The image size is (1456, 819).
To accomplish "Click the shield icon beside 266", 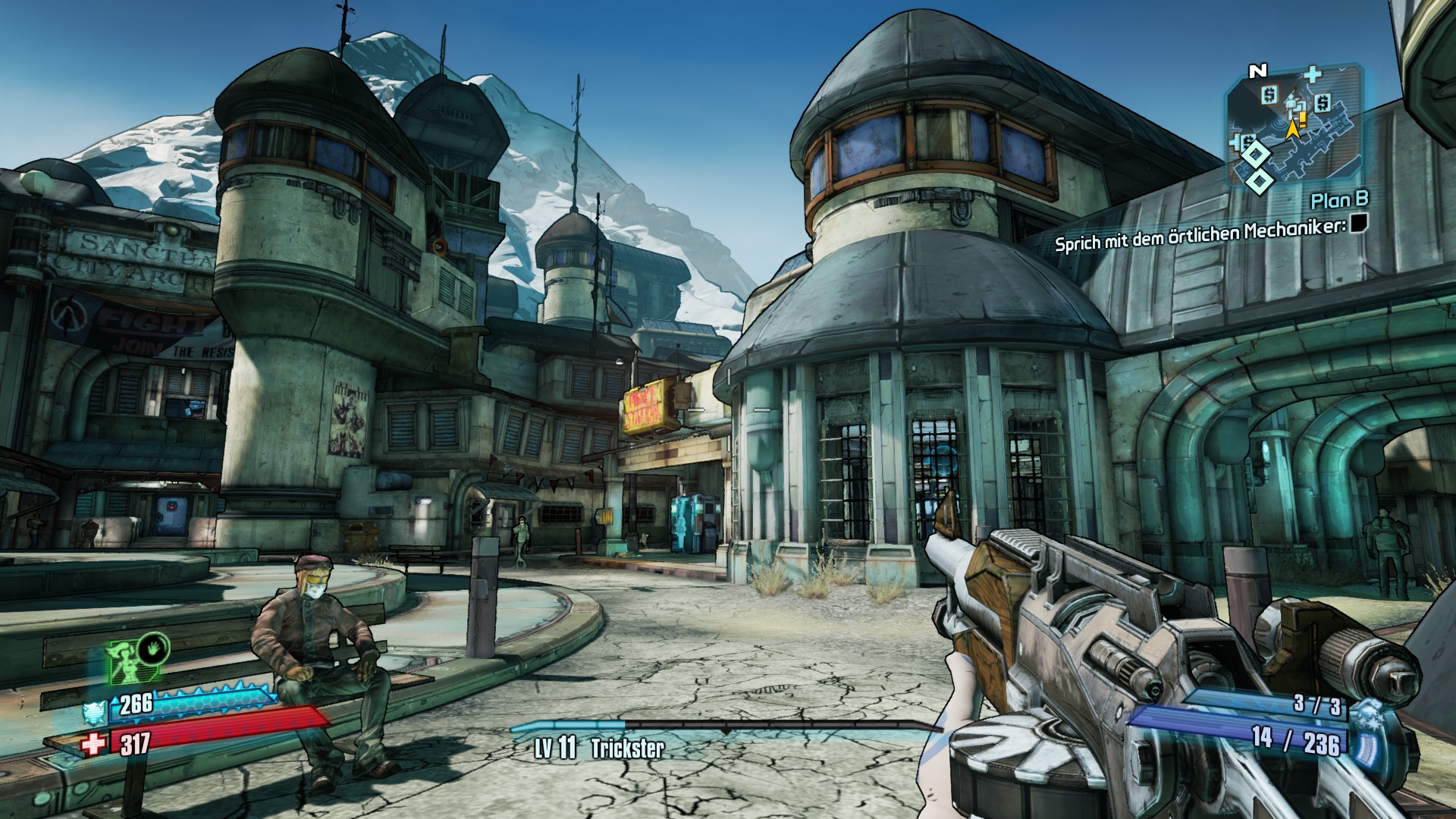I will [x=95, y=712].
